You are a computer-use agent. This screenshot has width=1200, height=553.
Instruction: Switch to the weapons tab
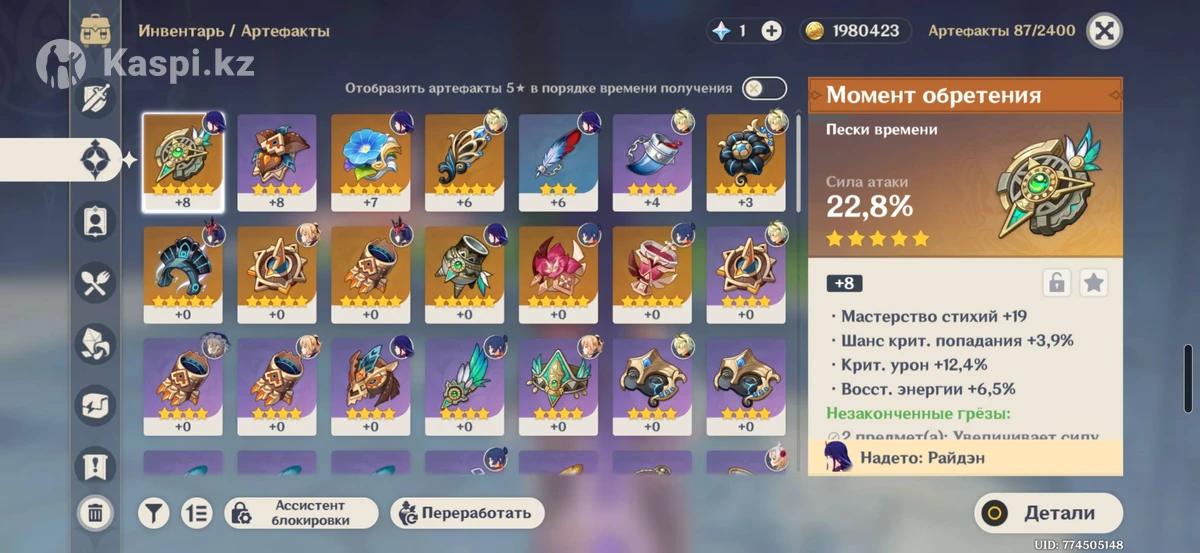click(x=96, y=98)
